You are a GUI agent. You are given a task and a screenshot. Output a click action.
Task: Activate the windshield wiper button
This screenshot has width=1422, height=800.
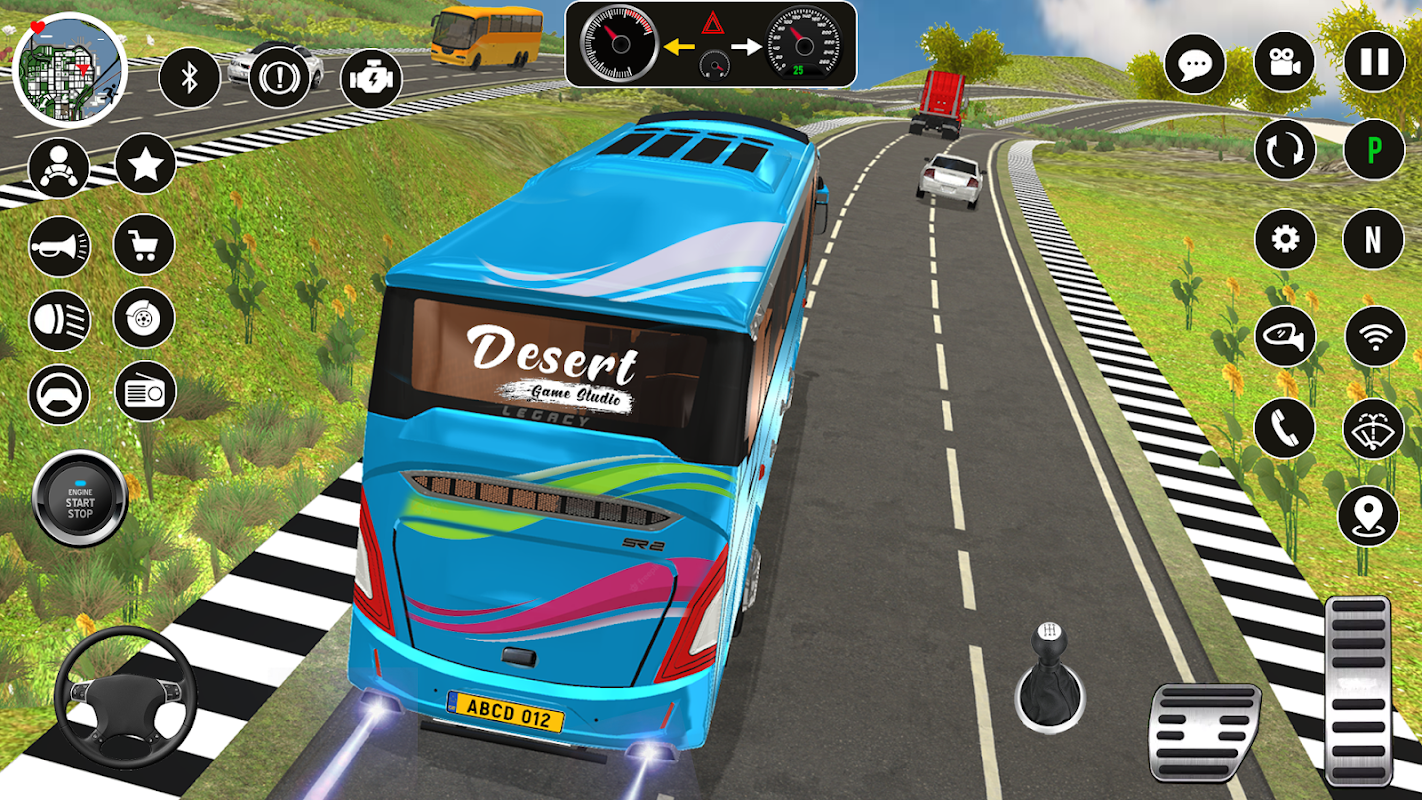click(1374, 428)
